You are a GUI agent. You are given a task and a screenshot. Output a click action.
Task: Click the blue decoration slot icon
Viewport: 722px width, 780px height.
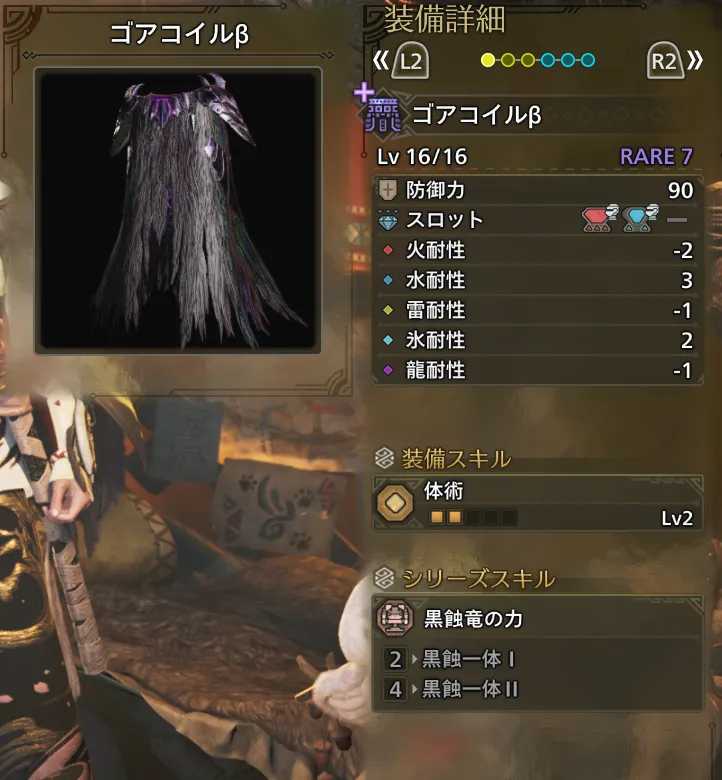tap(639, 219)
